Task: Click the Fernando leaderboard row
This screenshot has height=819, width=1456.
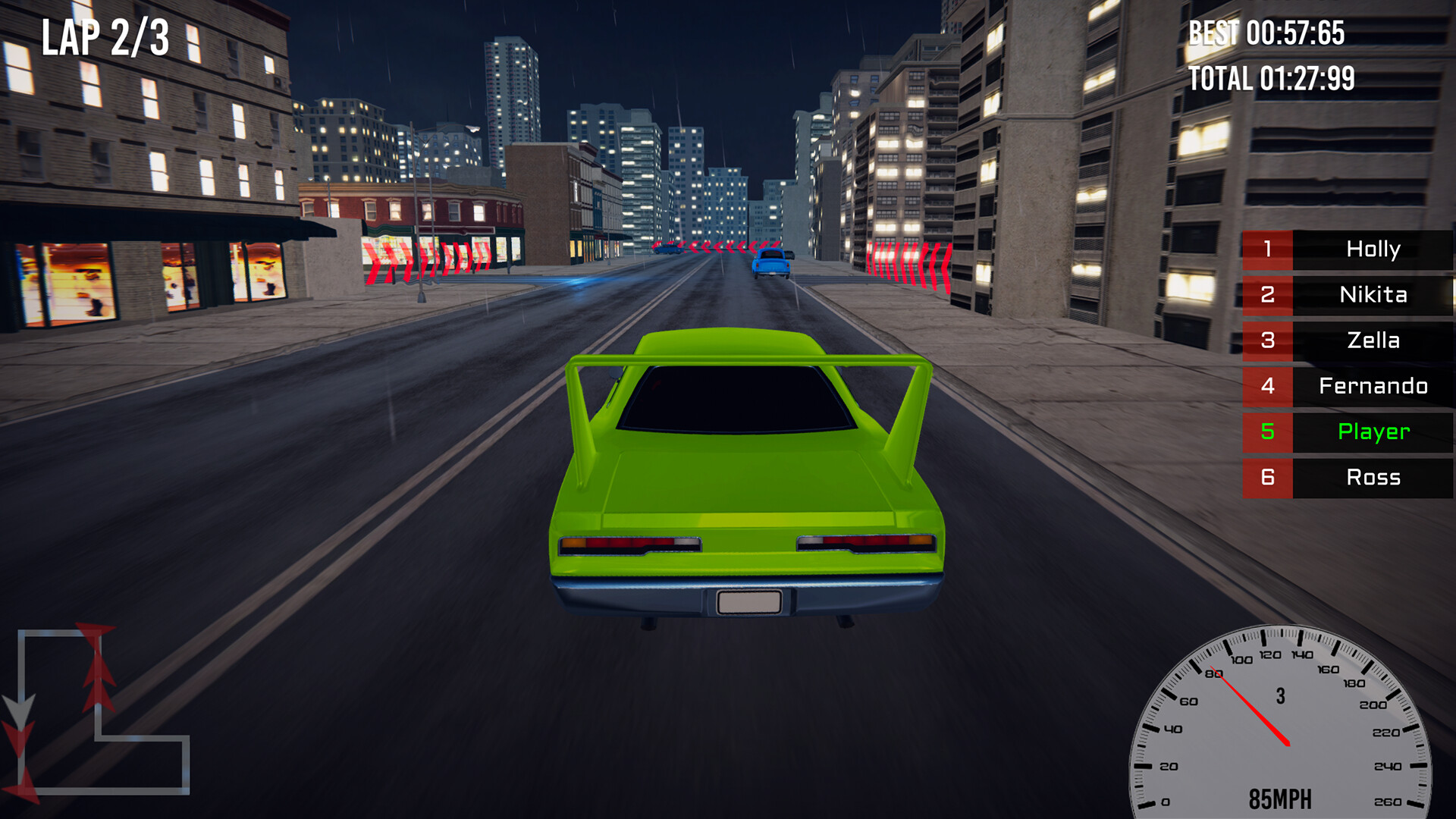Action: point(1373,387)
